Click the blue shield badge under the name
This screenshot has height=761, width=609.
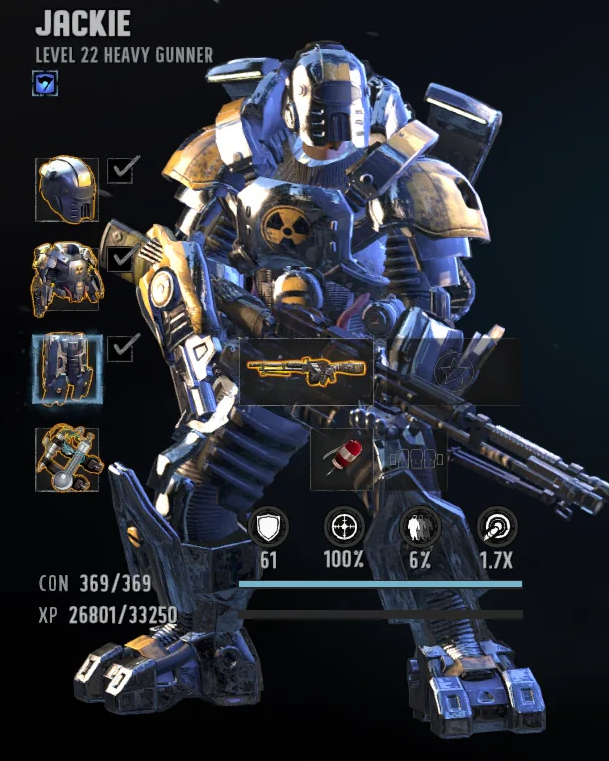(46, 84)
